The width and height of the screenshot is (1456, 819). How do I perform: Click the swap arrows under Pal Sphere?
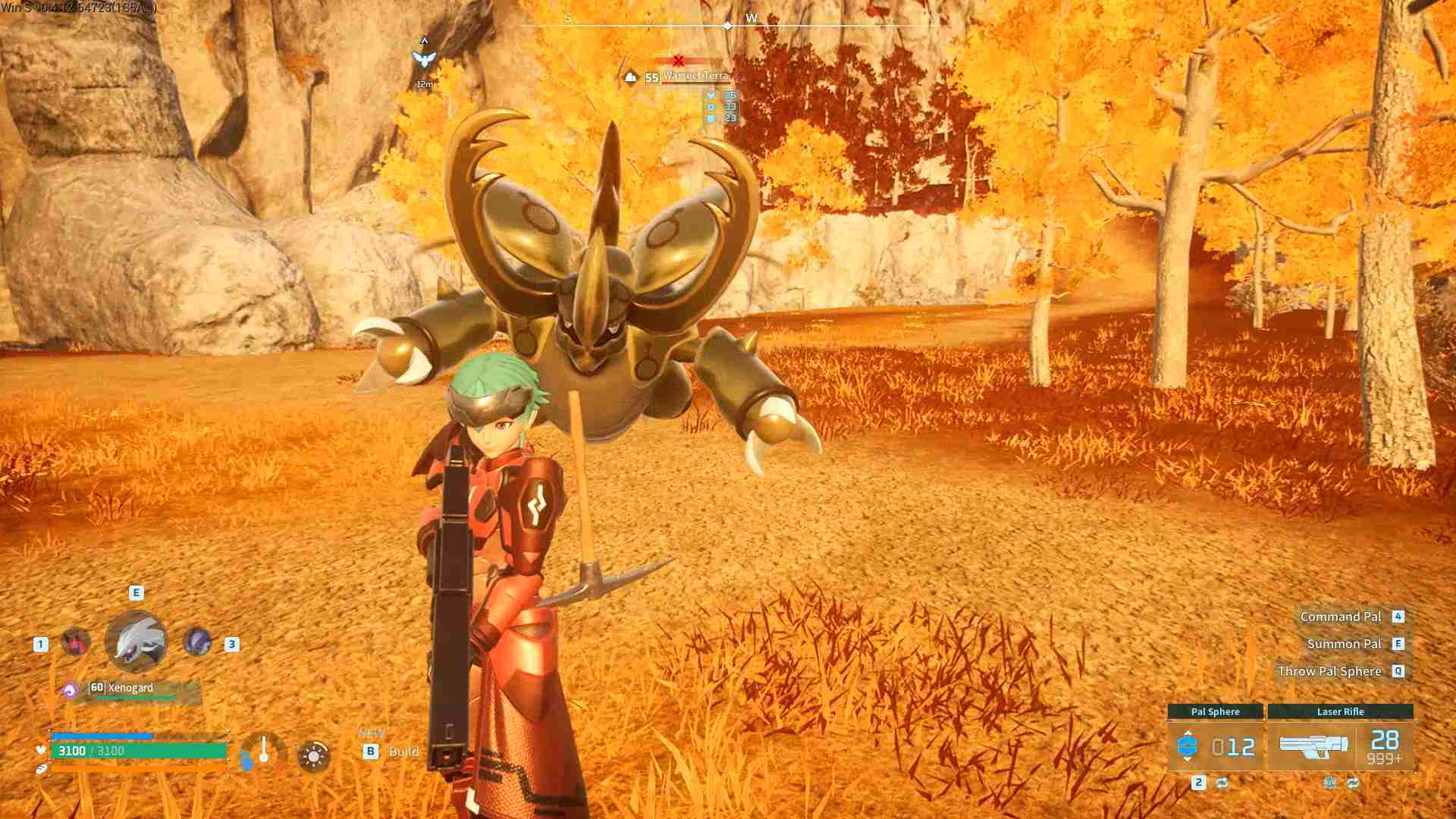pyautogui.click(x=1222, y=783)
